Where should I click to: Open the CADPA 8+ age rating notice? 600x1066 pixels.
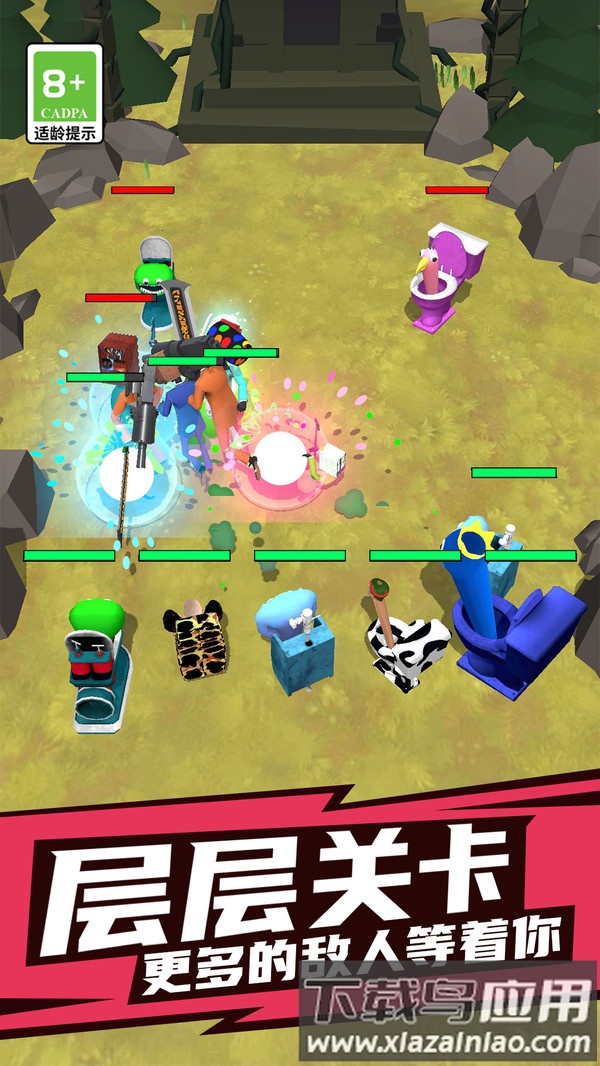(65, 93)
